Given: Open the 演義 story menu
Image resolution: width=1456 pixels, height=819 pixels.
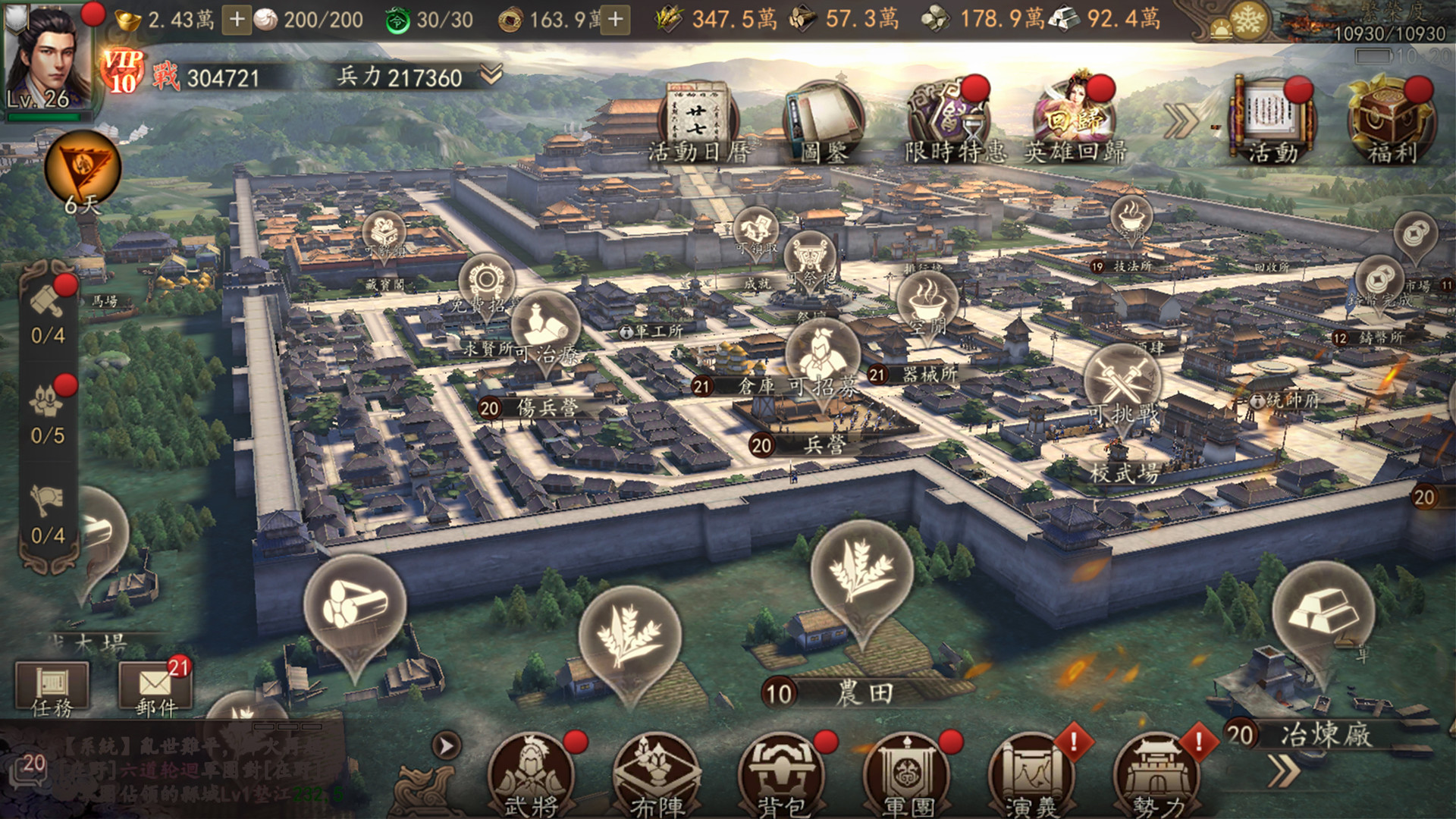Looking at the screenshot, I should (1031, 775).
